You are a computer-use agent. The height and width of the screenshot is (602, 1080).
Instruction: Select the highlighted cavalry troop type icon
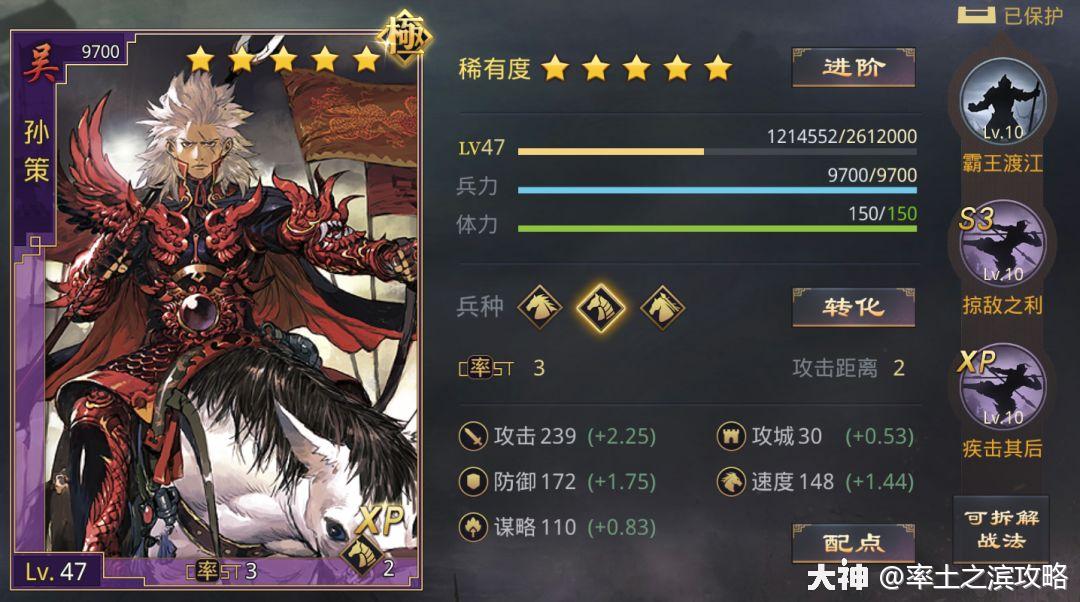600,306
